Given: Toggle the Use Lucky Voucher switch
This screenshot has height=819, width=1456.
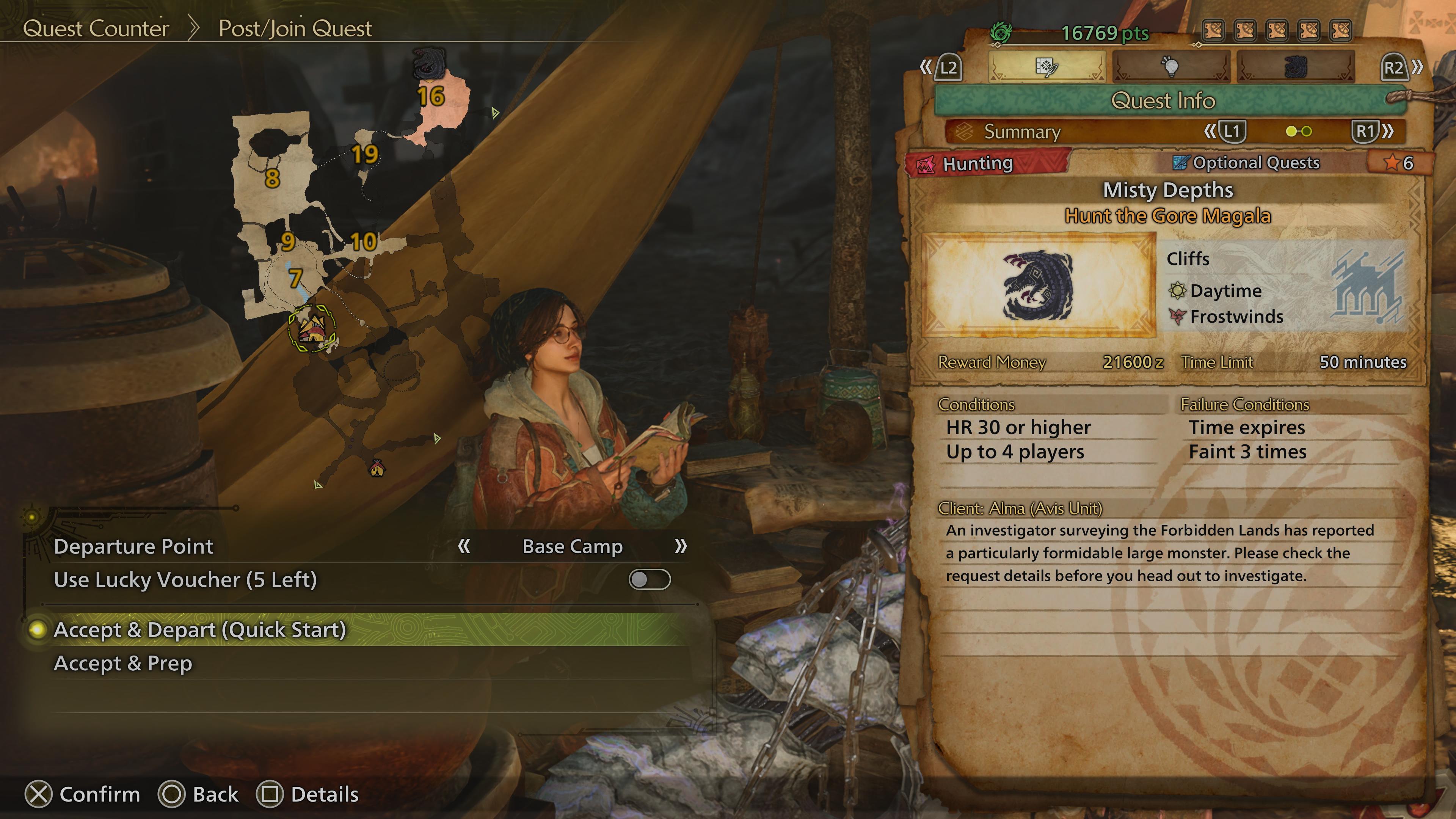Looking at the screenshot, I should [650, 579].
